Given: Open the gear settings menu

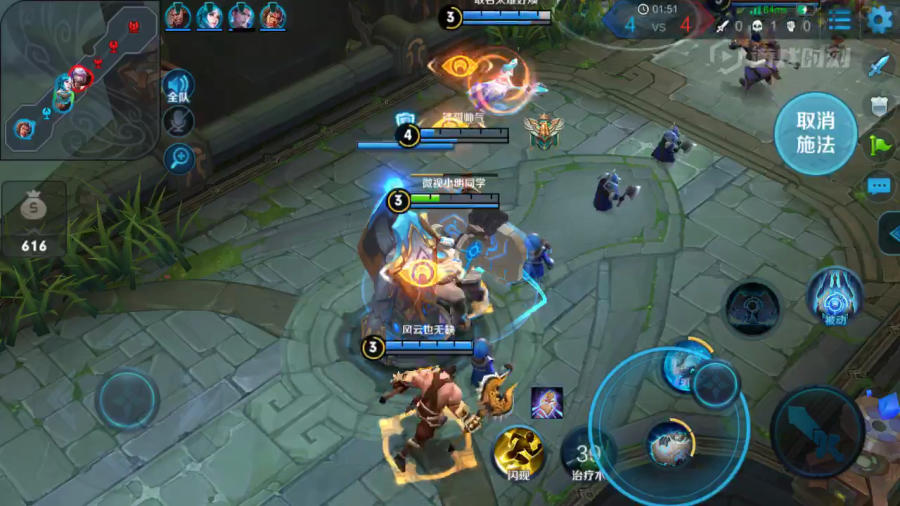Looking at the screenshot, I should [x=880, y=18].
